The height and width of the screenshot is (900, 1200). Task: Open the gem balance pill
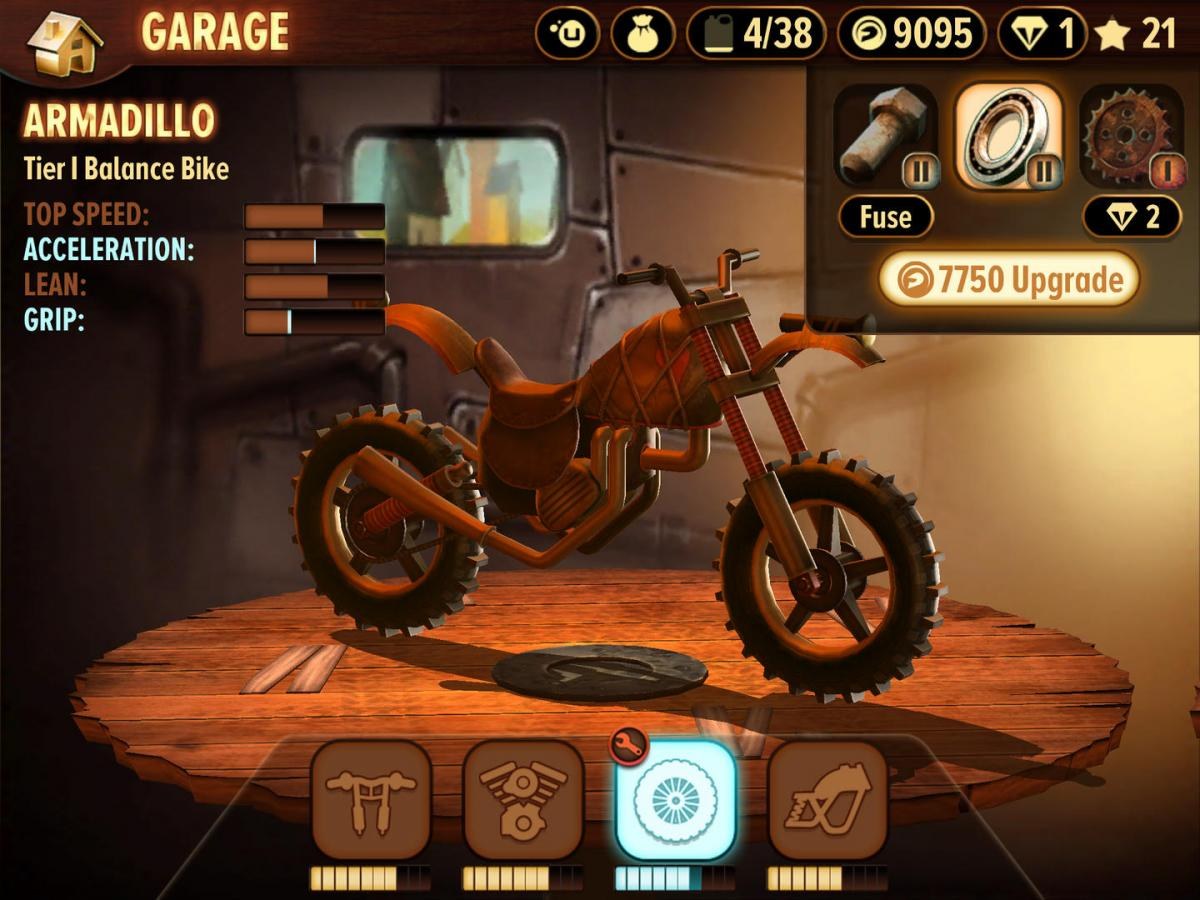coord(1042,35)
